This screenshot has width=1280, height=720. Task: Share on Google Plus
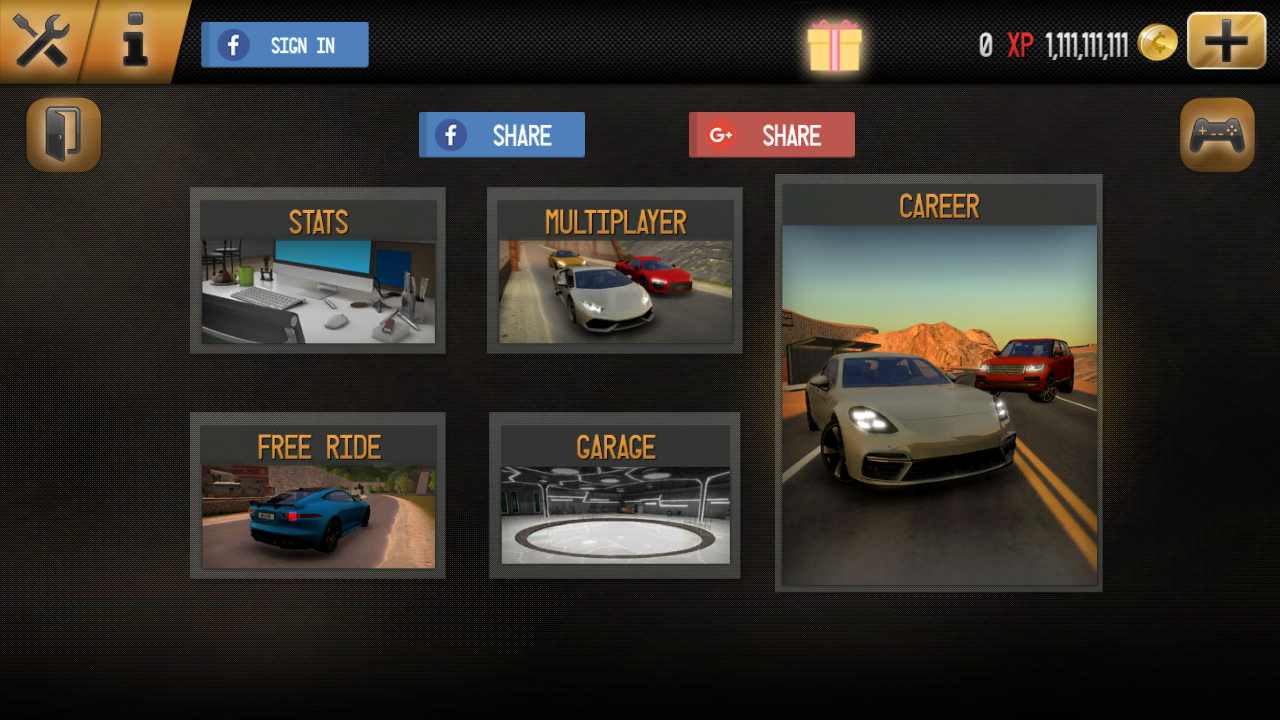tap(772, 135)
